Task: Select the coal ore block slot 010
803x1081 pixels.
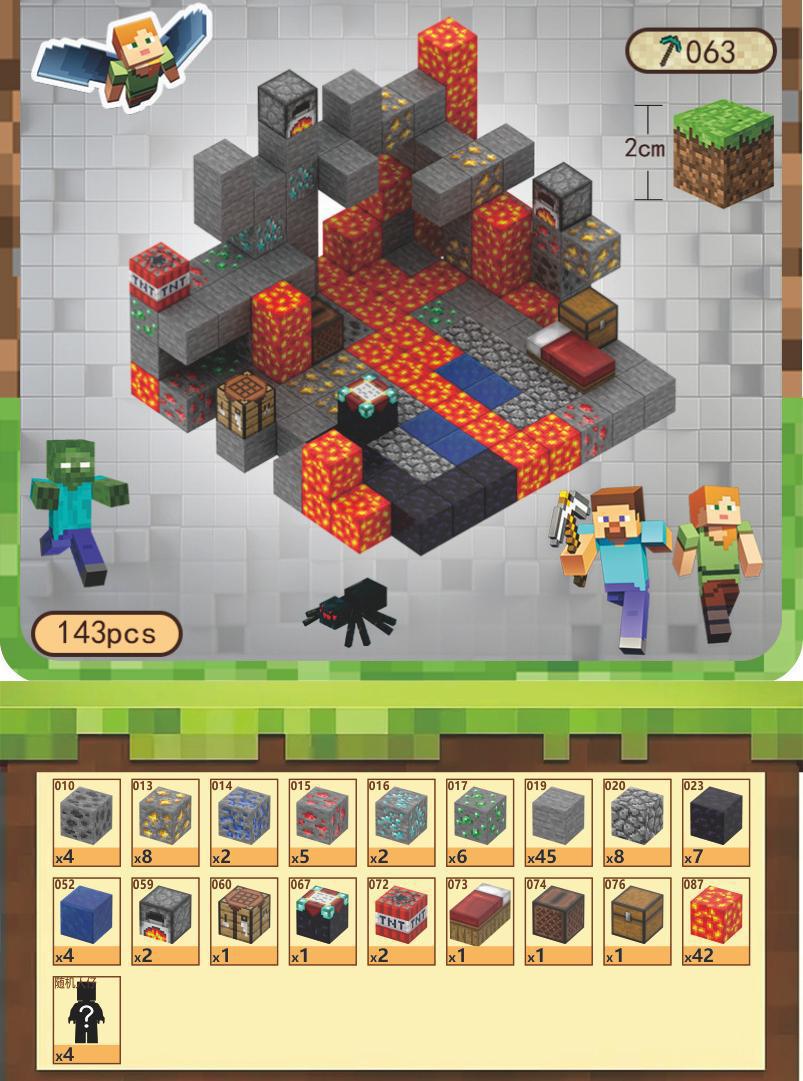Action: pos(86,822)
